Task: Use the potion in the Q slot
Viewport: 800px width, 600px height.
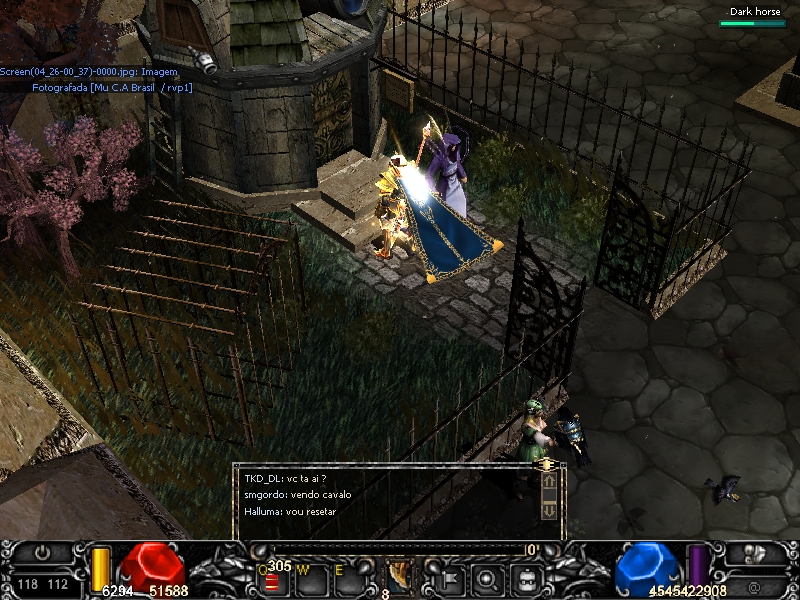Action: pos(272,579)
